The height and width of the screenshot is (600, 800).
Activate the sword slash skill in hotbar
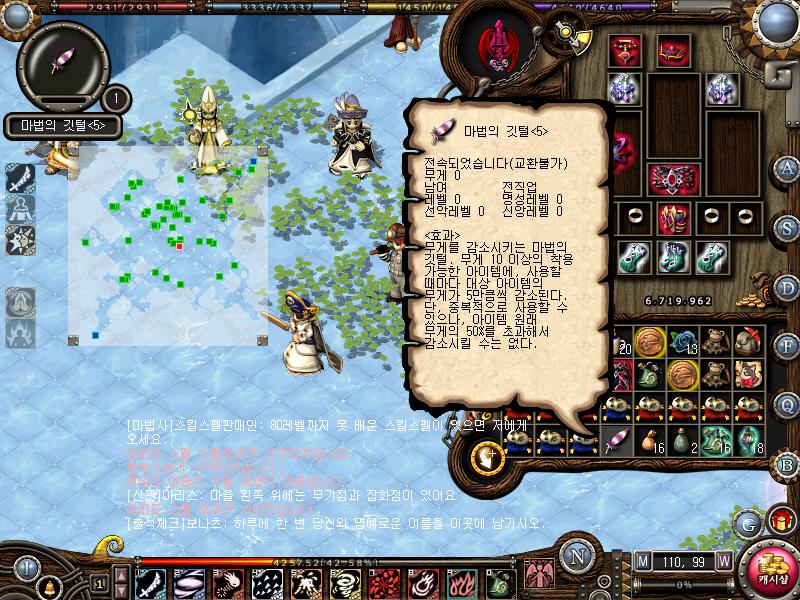150,582
